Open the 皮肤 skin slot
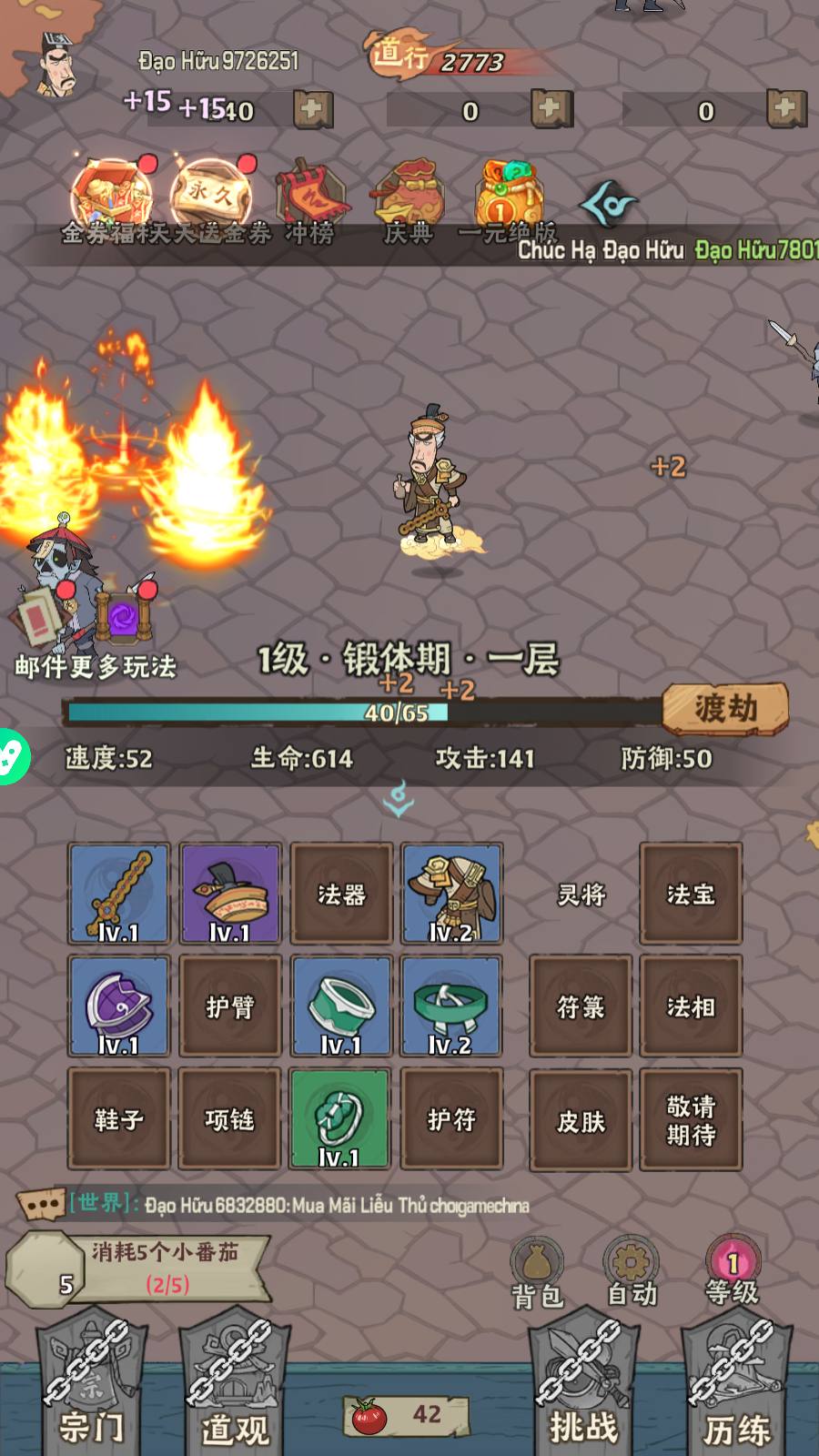This screenshot has width=819, height=1456. click(x=581, y=1120)
